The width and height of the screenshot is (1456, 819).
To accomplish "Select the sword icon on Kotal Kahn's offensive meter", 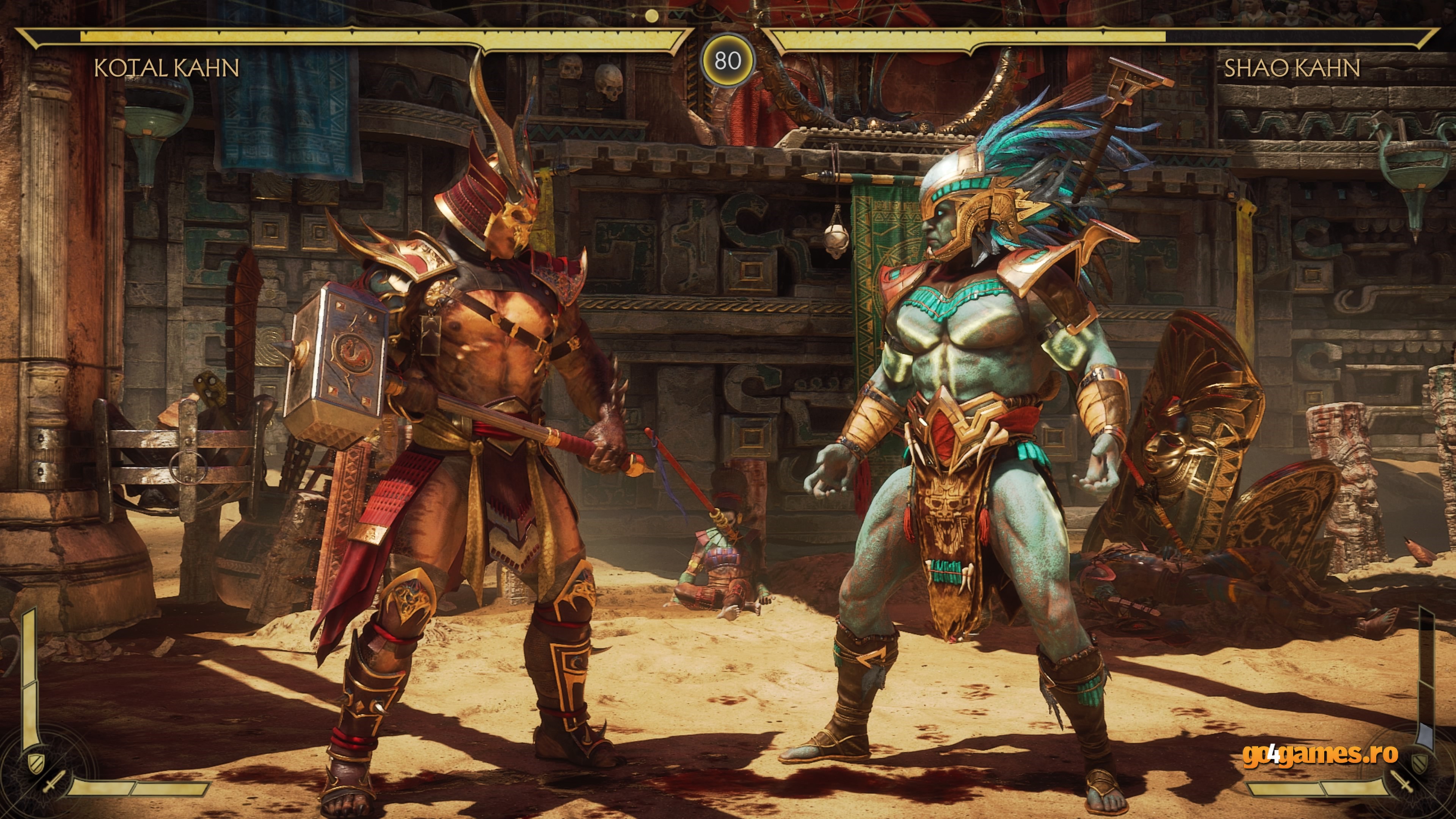I will coord(54,782).
